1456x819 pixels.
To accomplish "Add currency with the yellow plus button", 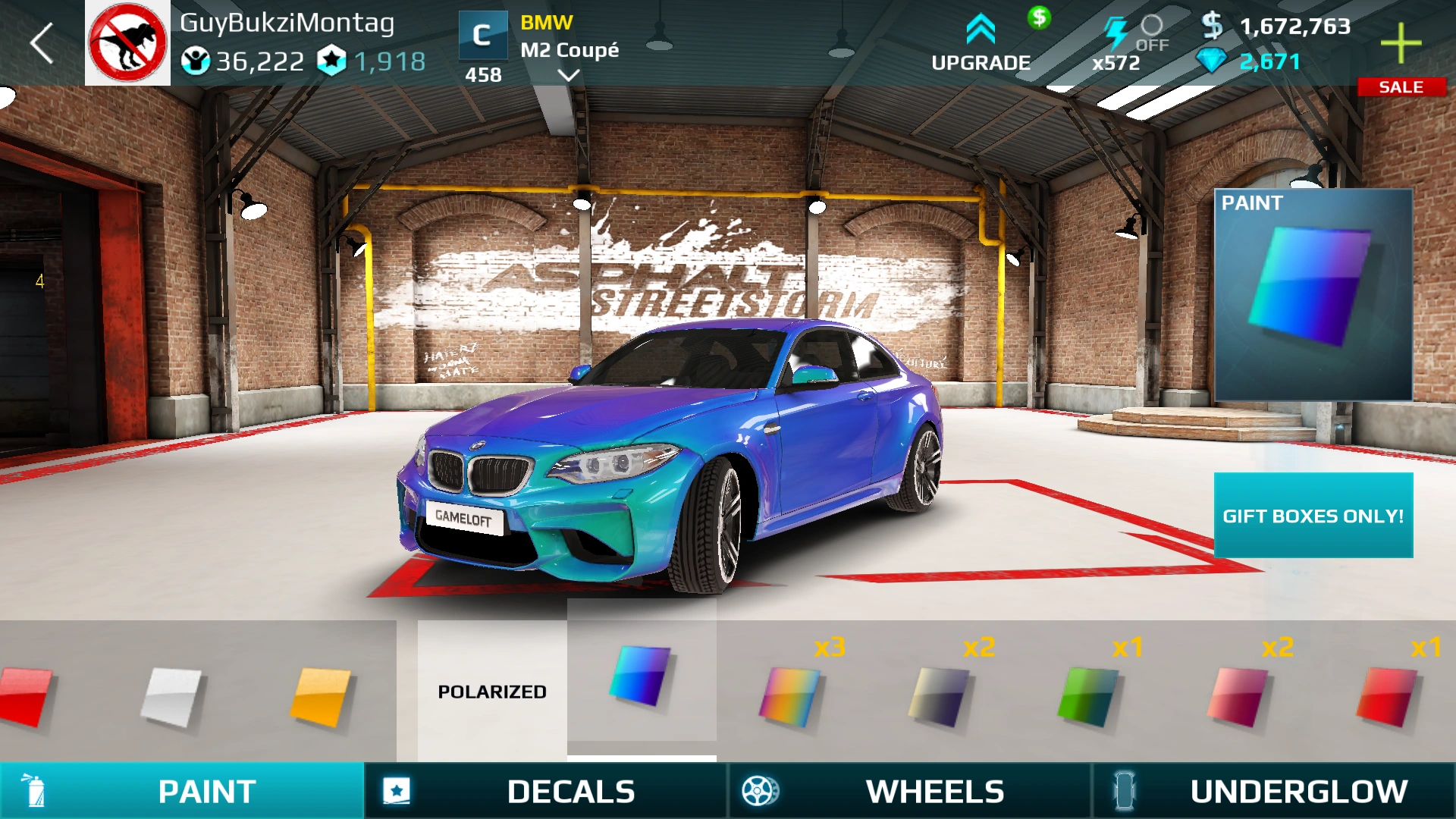I will (x=1401, y=43).
